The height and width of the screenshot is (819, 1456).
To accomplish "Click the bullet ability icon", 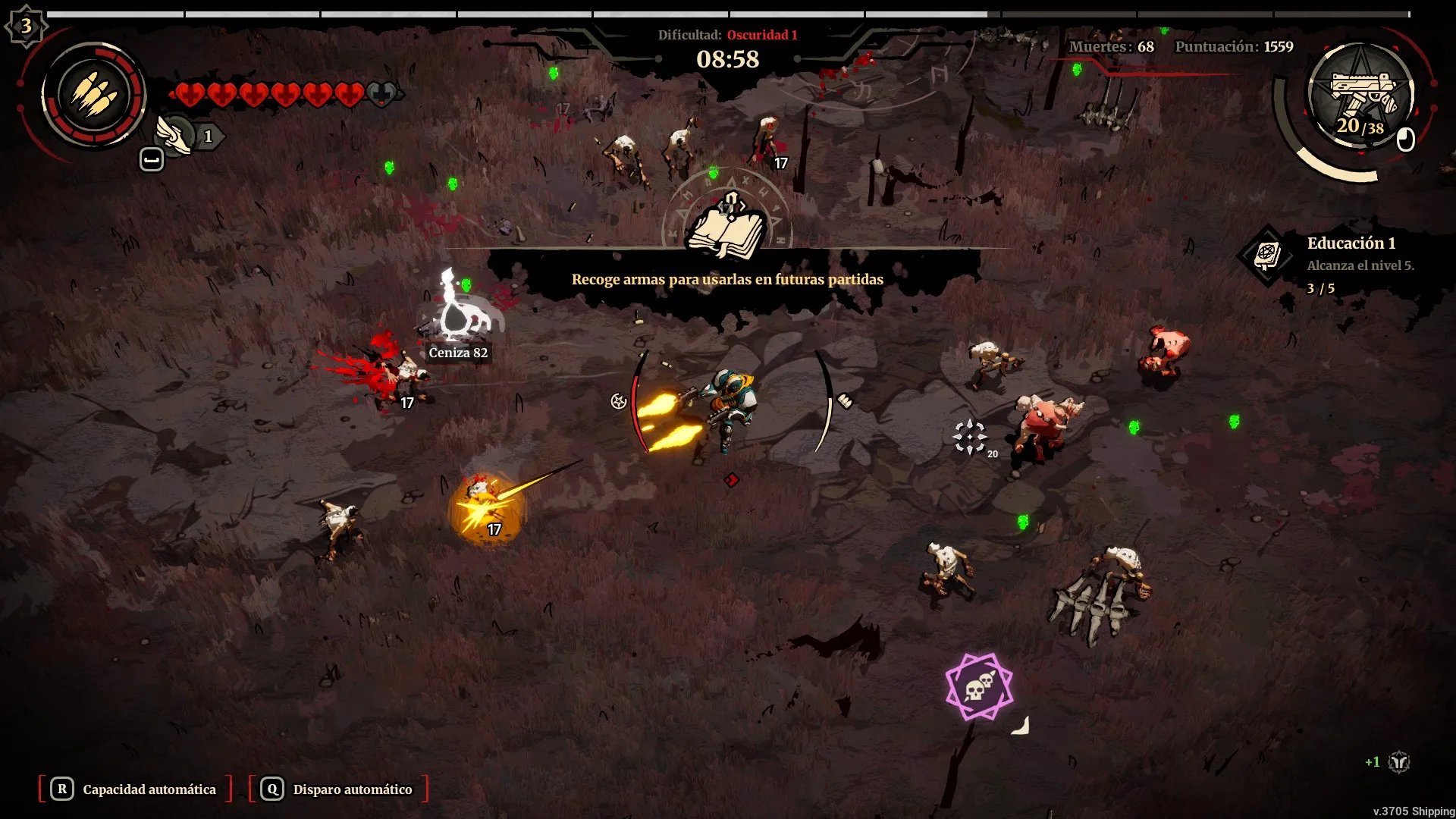I will [94, 96].
